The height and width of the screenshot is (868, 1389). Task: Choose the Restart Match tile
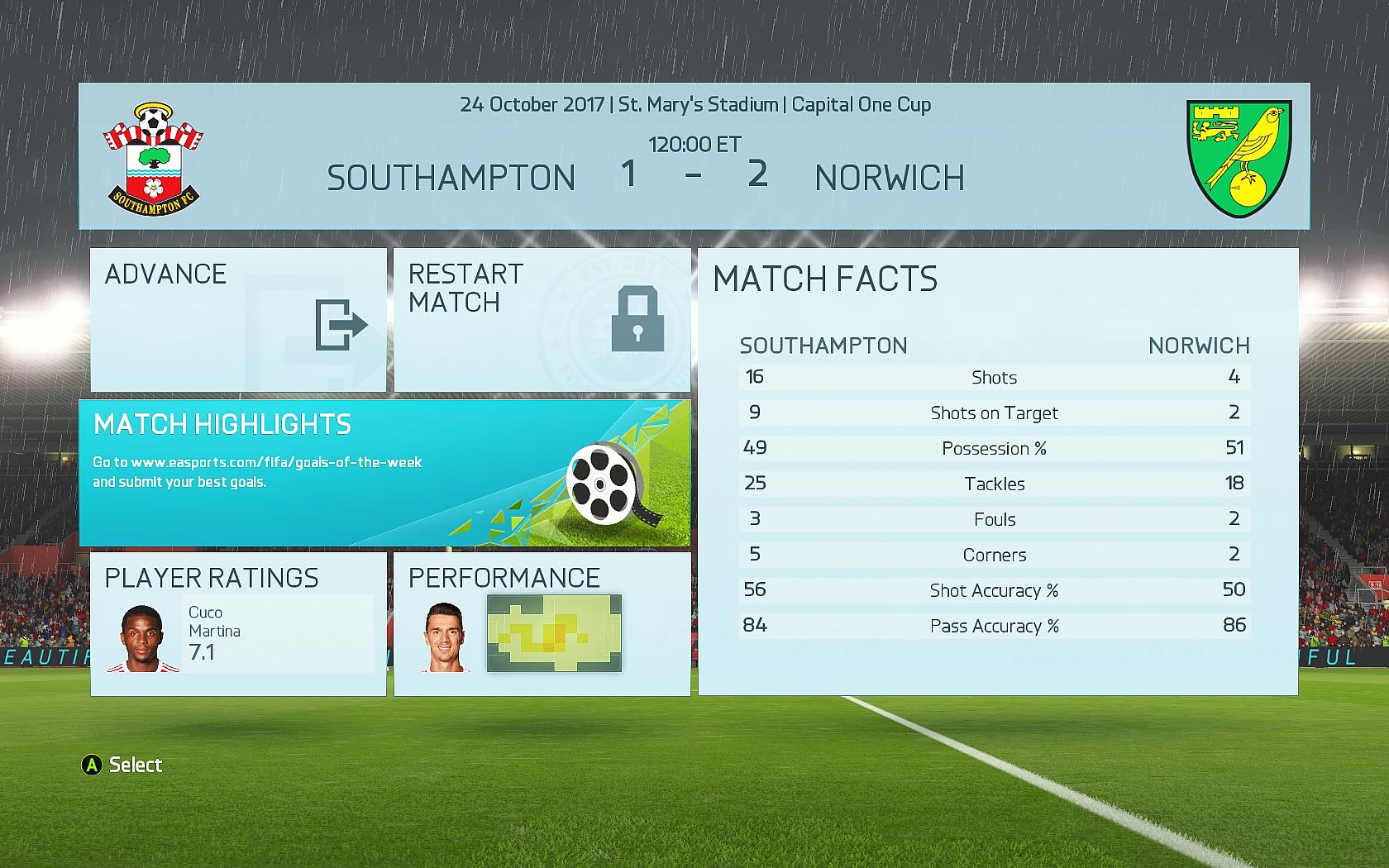click(542, 320)
